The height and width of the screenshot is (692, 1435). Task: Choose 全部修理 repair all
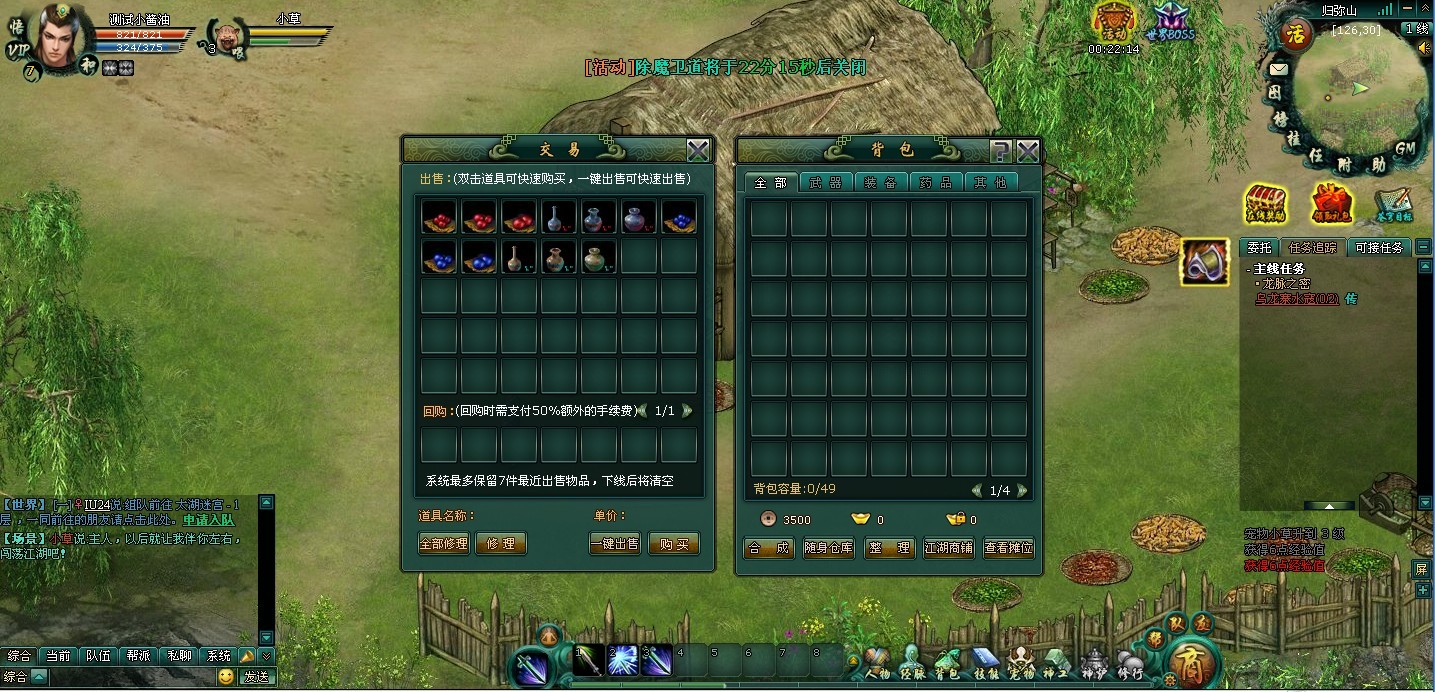[x=443, y=544]
